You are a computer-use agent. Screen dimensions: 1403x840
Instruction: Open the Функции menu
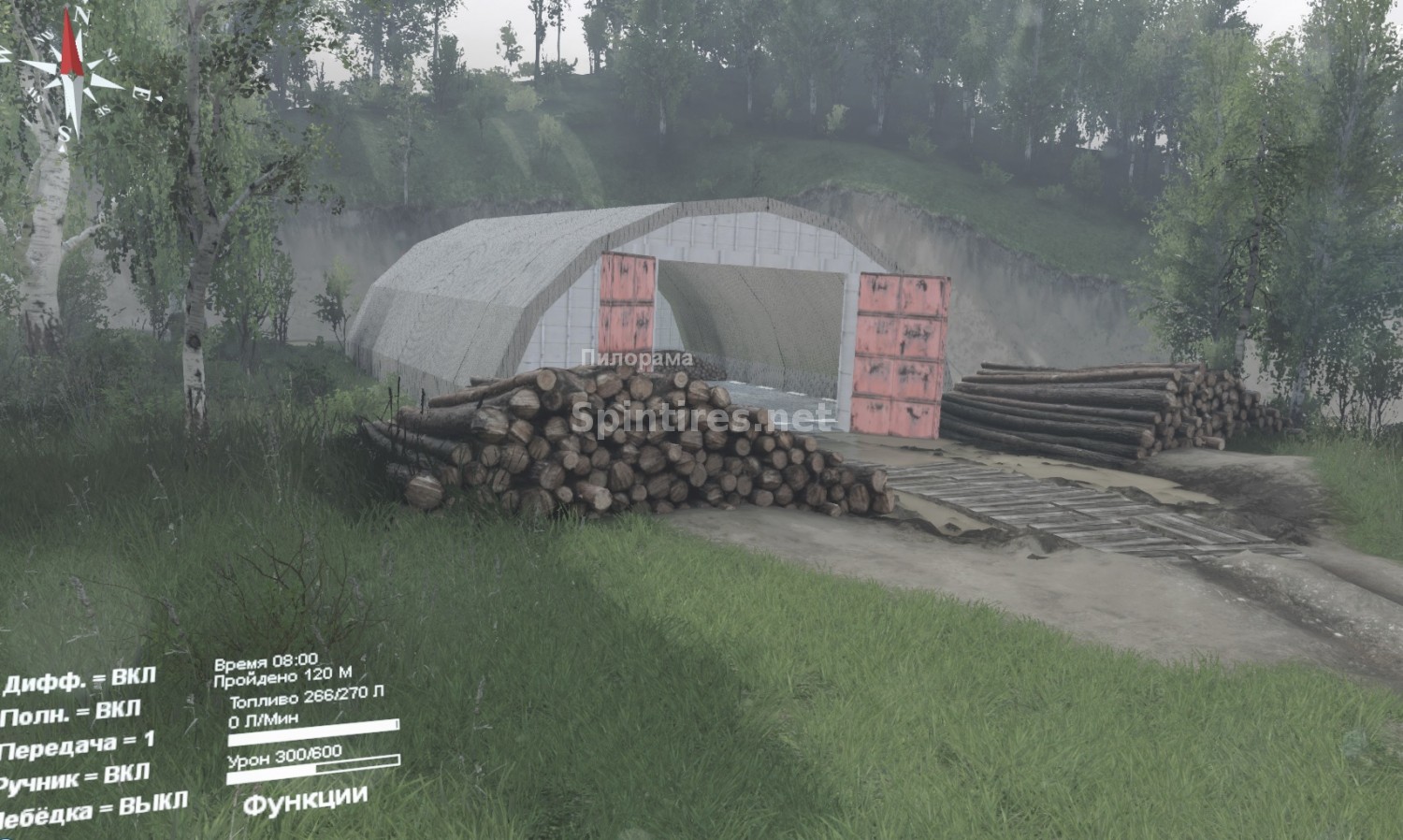coord(304,799)
